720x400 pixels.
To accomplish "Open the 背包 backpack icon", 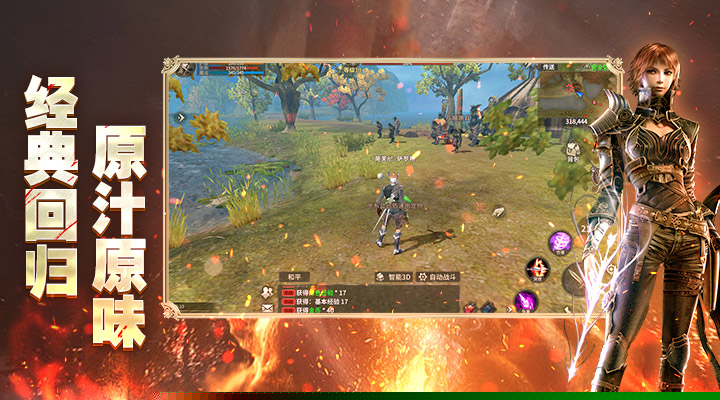I will point(573,149).
